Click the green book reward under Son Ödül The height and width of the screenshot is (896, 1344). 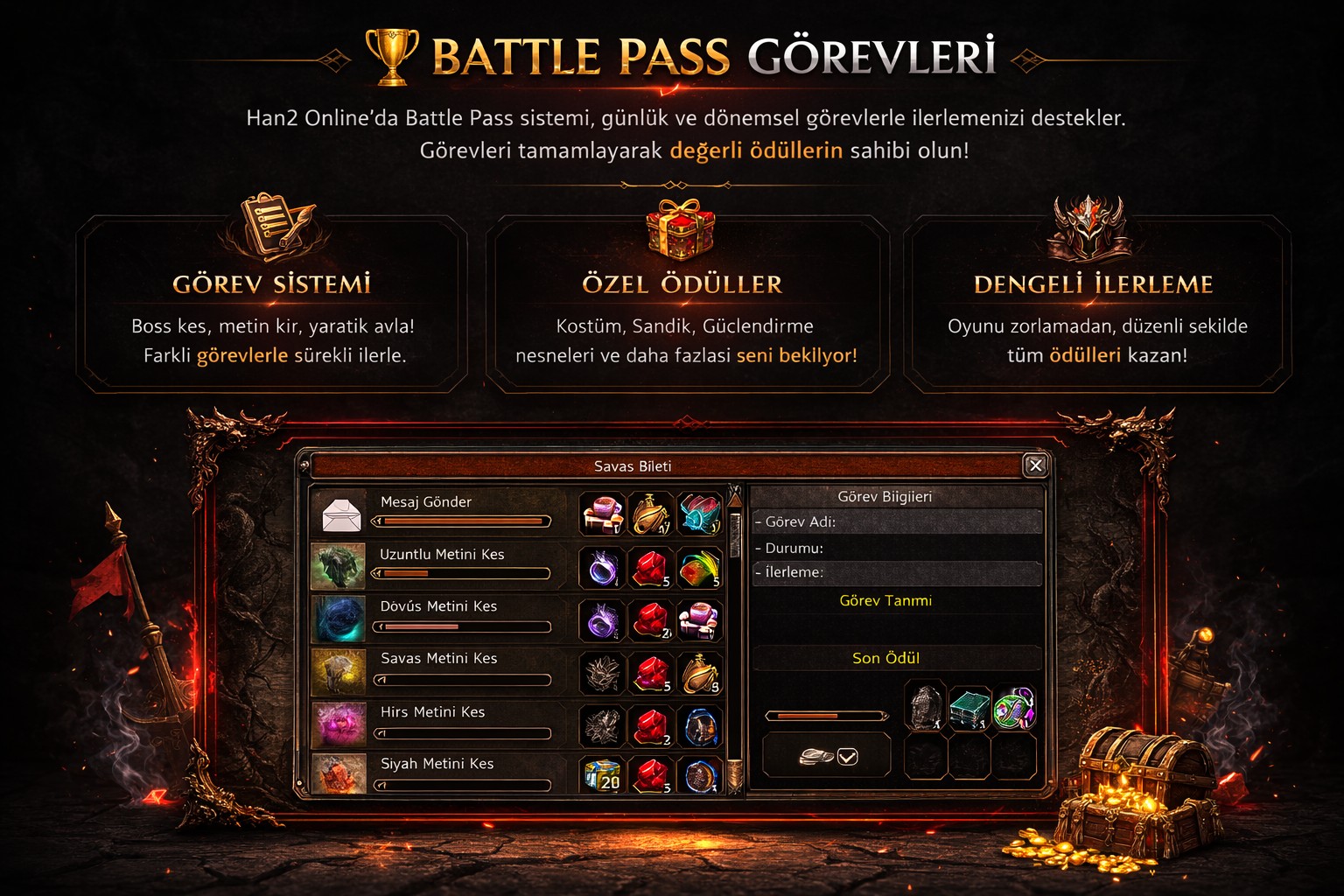[969, 708]
